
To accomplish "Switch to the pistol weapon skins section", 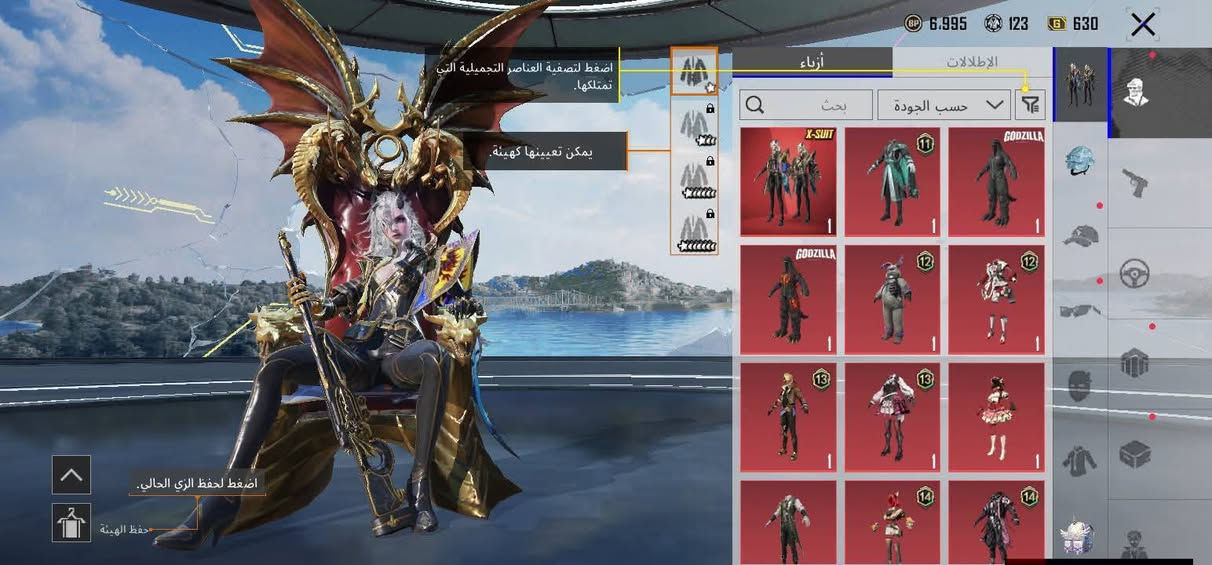I will tap(1135, 183).
